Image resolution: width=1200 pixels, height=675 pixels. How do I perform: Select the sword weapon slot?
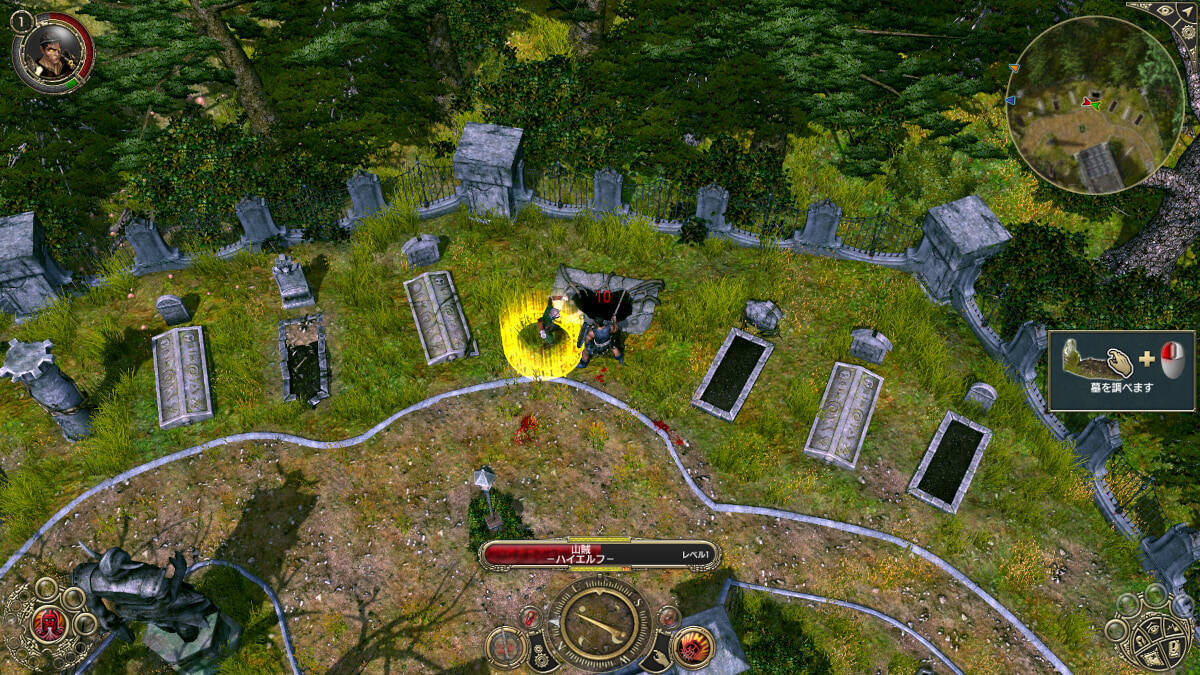coord(508,647)
